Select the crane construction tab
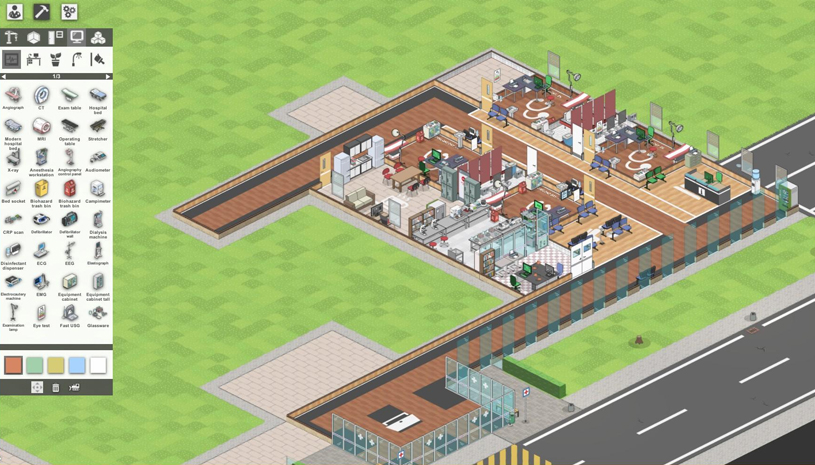Screen dimensions: 815x465 [12, 38]
